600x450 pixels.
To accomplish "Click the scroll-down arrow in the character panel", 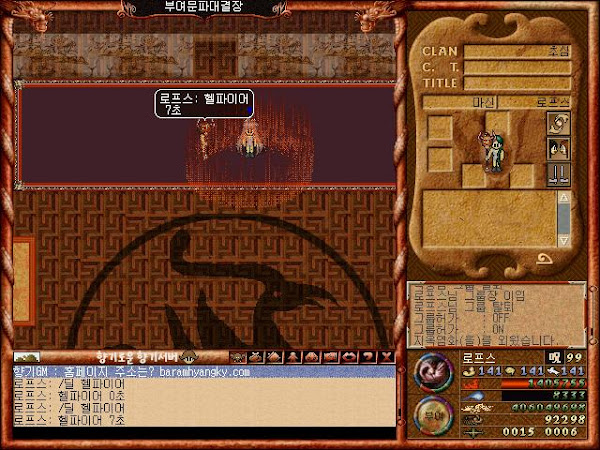I will pyautogui.click(x=563, y=228).
